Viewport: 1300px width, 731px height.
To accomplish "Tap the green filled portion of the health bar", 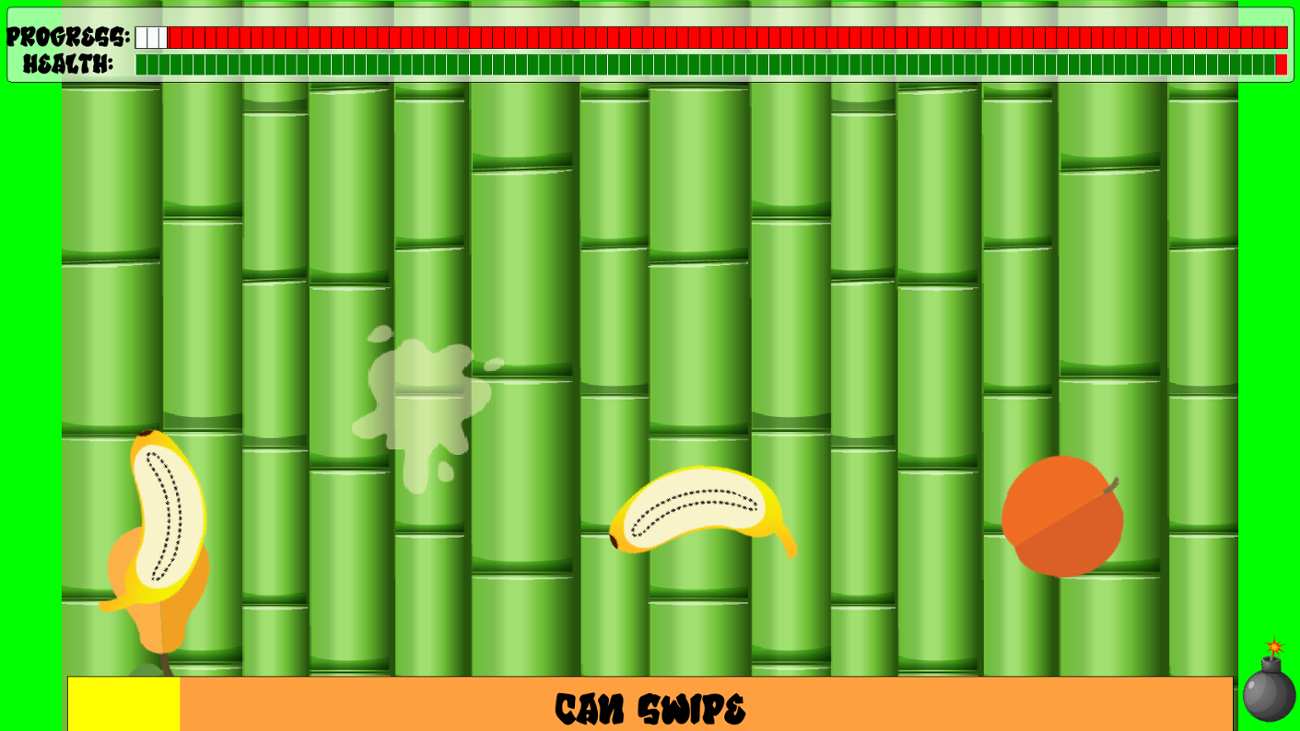I will coord(700,66).
